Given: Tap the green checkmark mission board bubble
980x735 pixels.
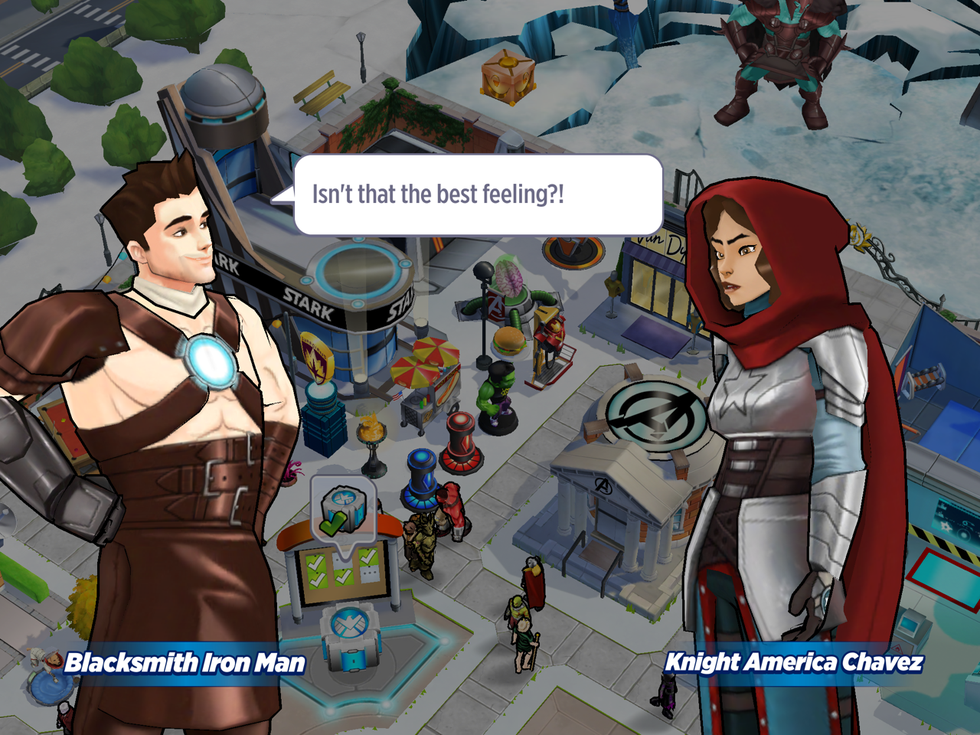Looking at the screenshot, I should pyautogui.click(x=341, y=506).
